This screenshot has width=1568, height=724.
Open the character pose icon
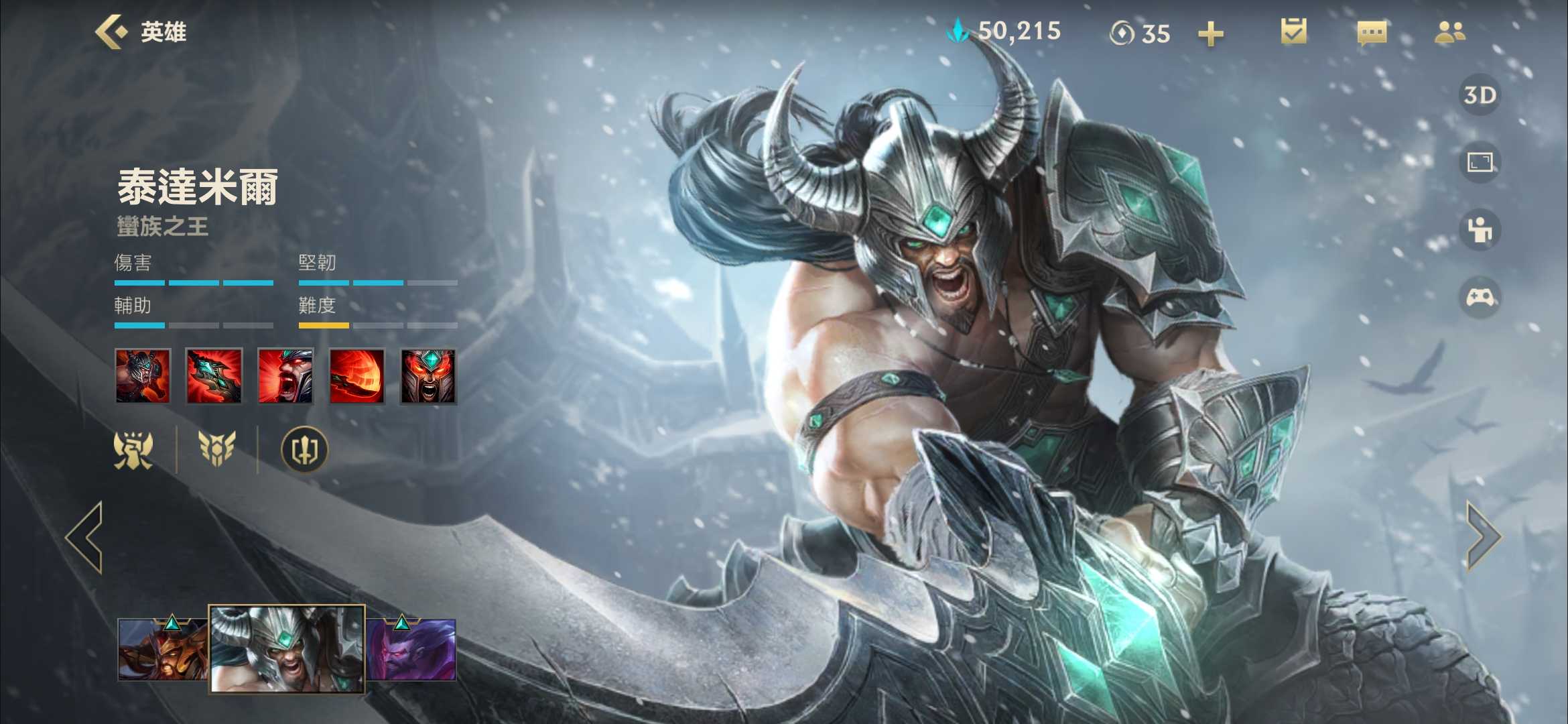point(1480,230)
